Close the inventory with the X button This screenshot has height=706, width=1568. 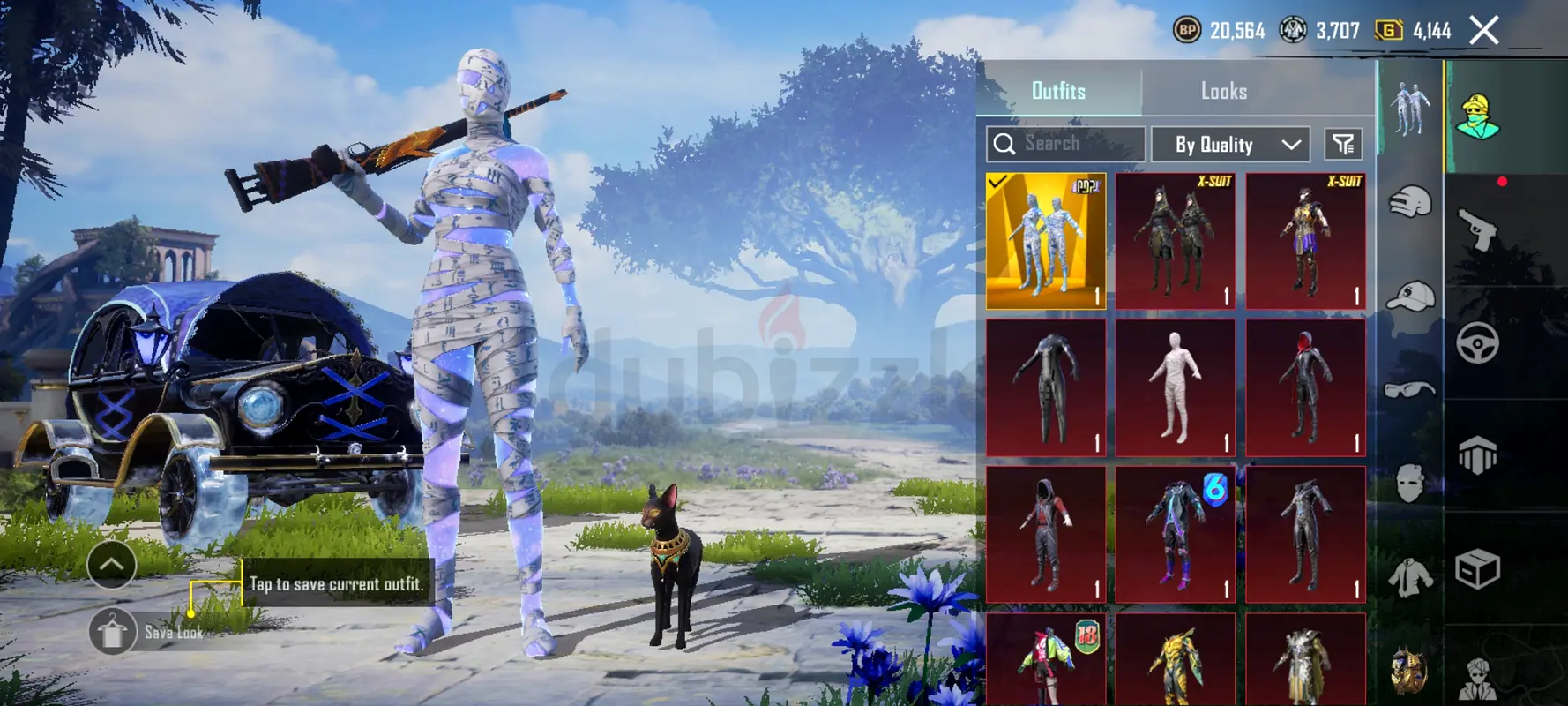tap(1484, 31)
